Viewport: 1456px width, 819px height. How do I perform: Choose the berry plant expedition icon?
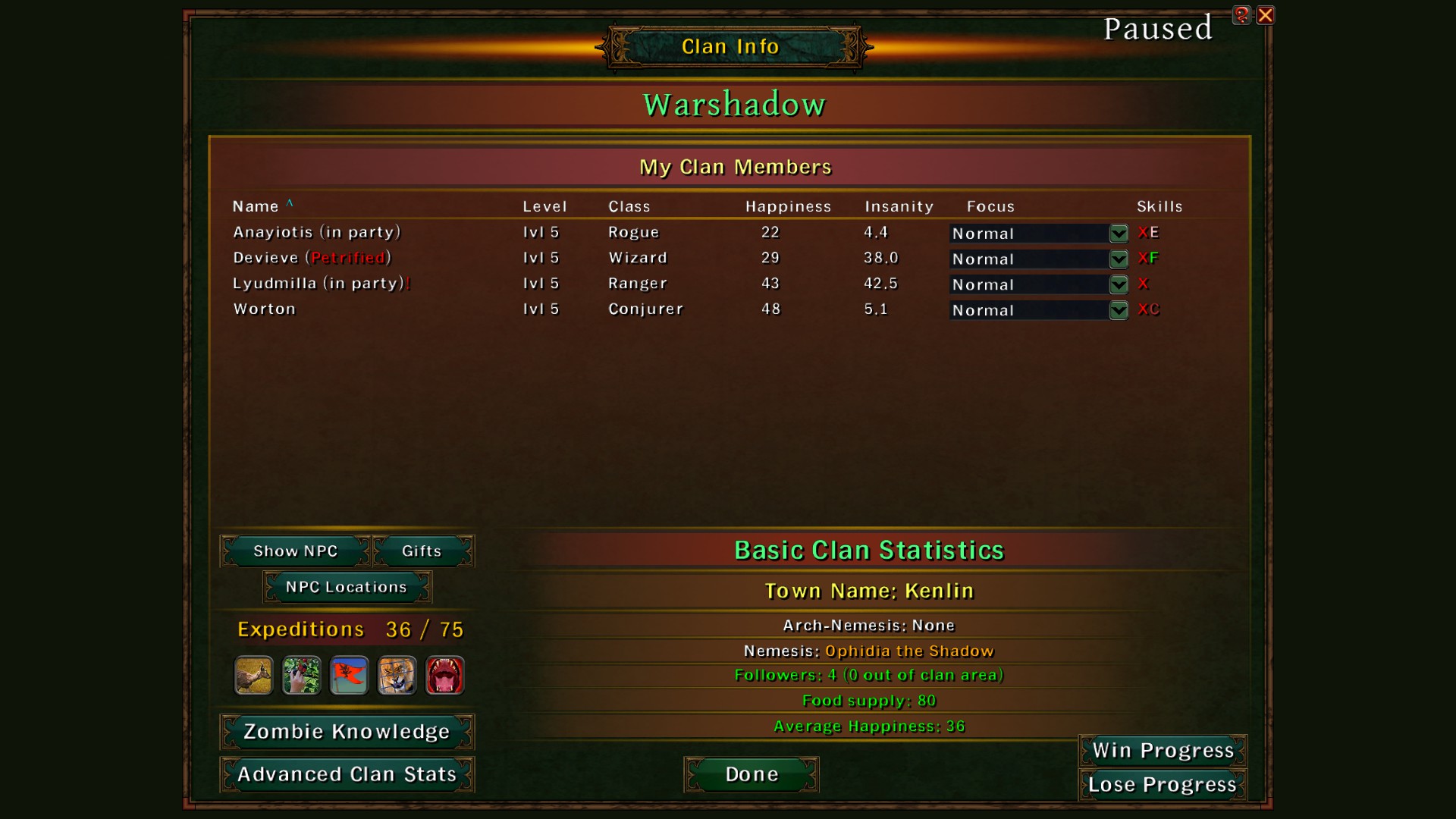pyautogui.click(x=301, y=676)
